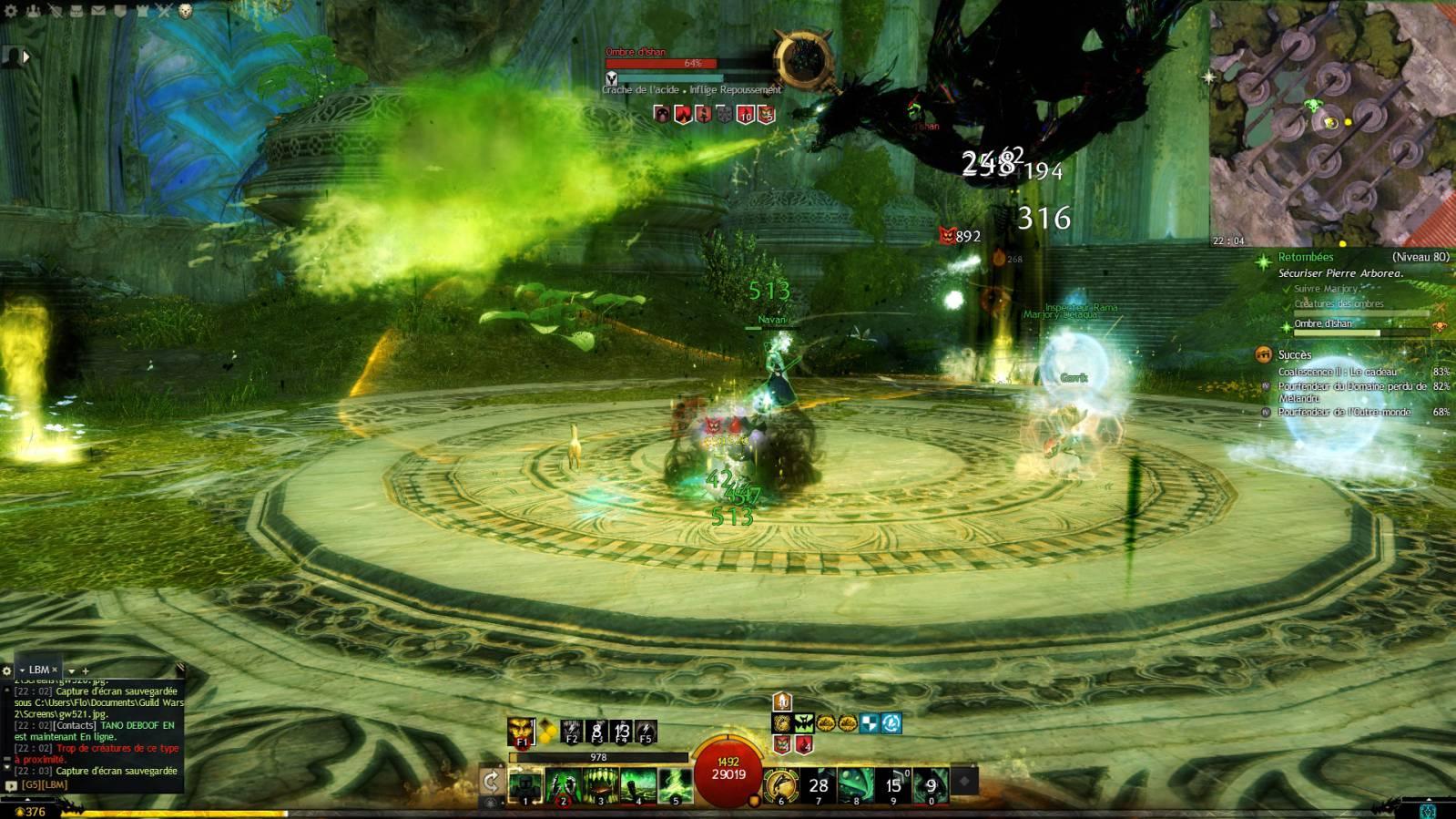Close the LBM chat tab
The image size is (1456, 819).
pyautogui.click(x=55, y=670)
